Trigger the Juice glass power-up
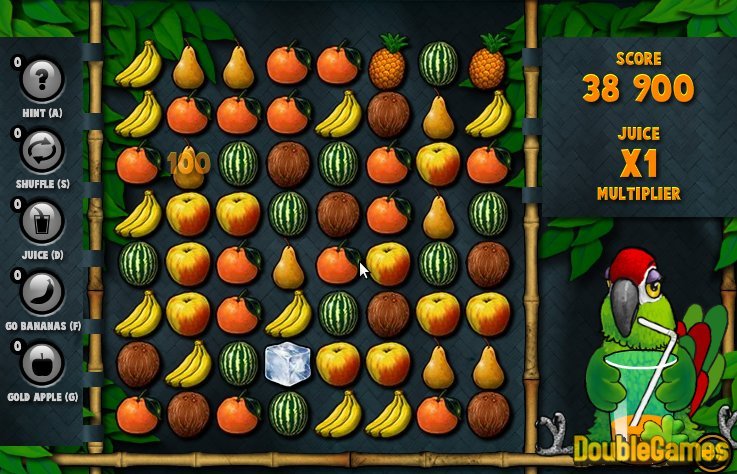The image size is (737, 474). point(43,222)
